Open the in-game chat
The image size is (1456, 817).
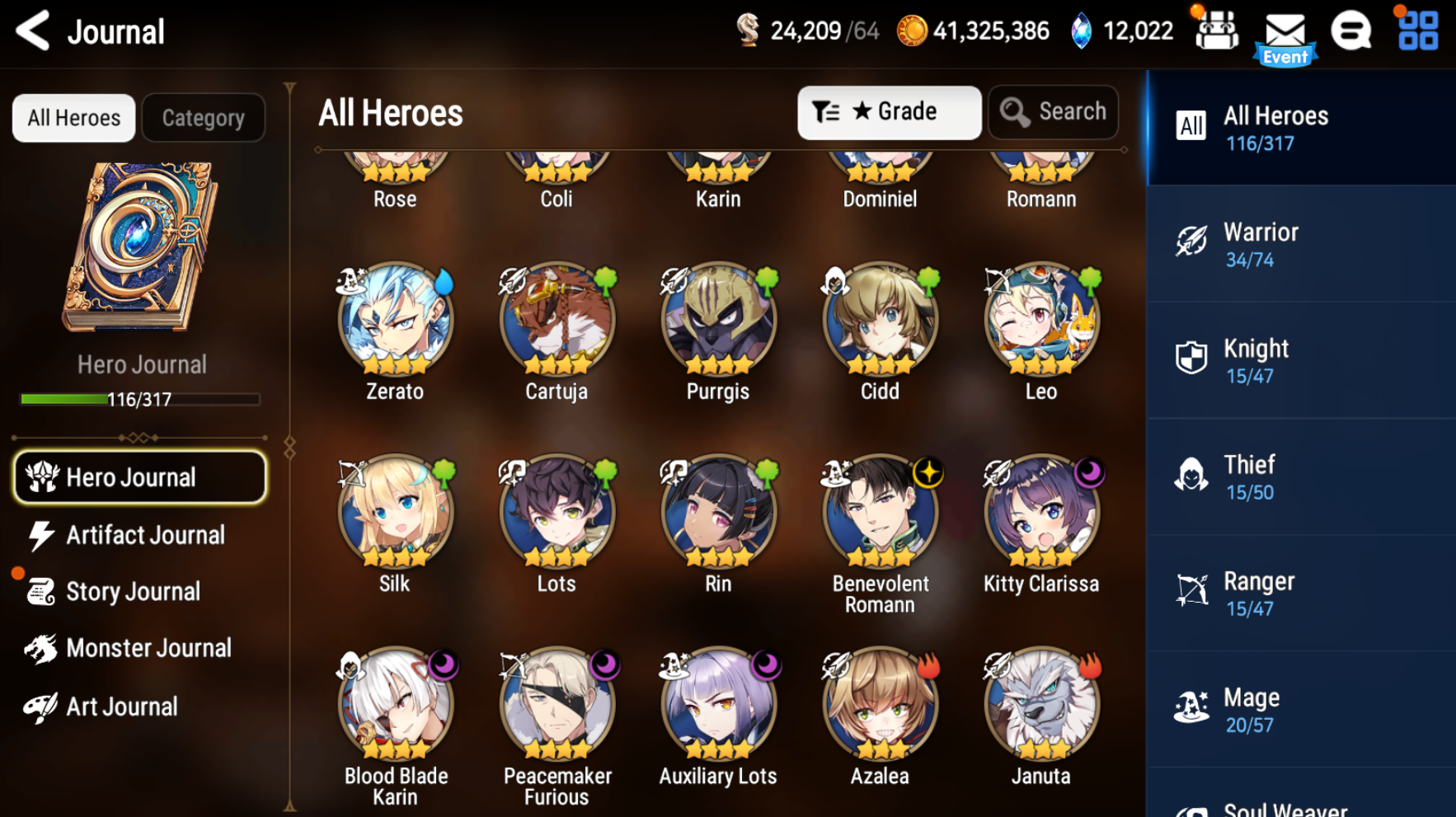[x=1350, y=30]
